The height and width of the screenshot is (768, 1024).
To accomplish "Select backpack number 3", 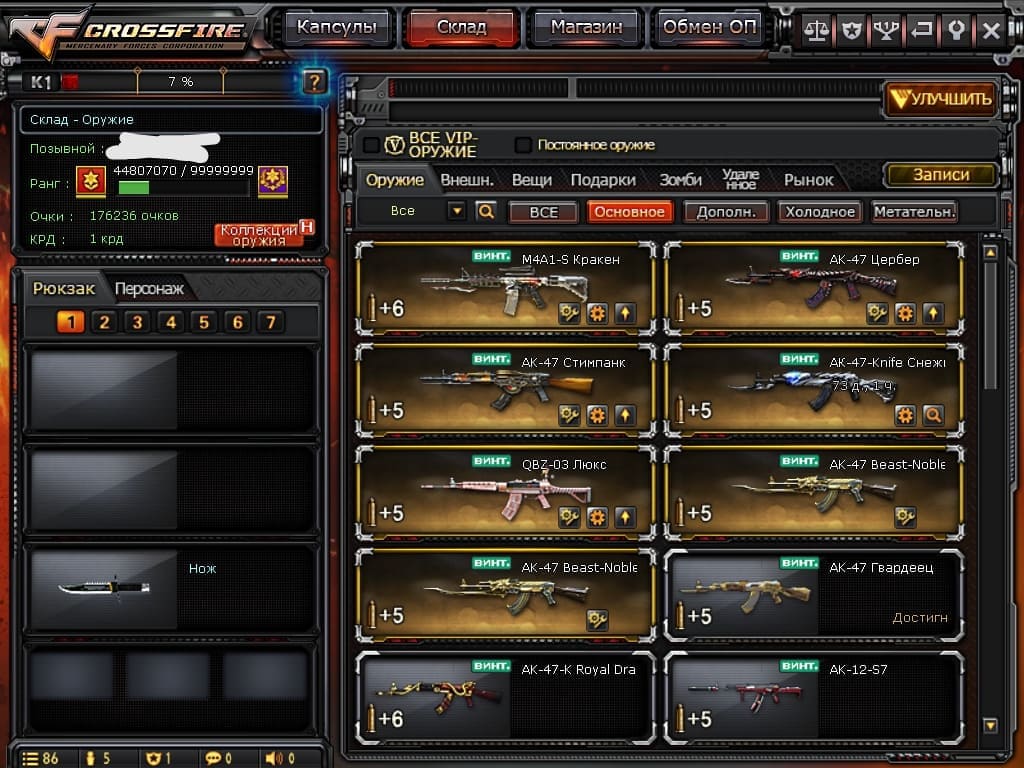I will (x=137, y=322).
